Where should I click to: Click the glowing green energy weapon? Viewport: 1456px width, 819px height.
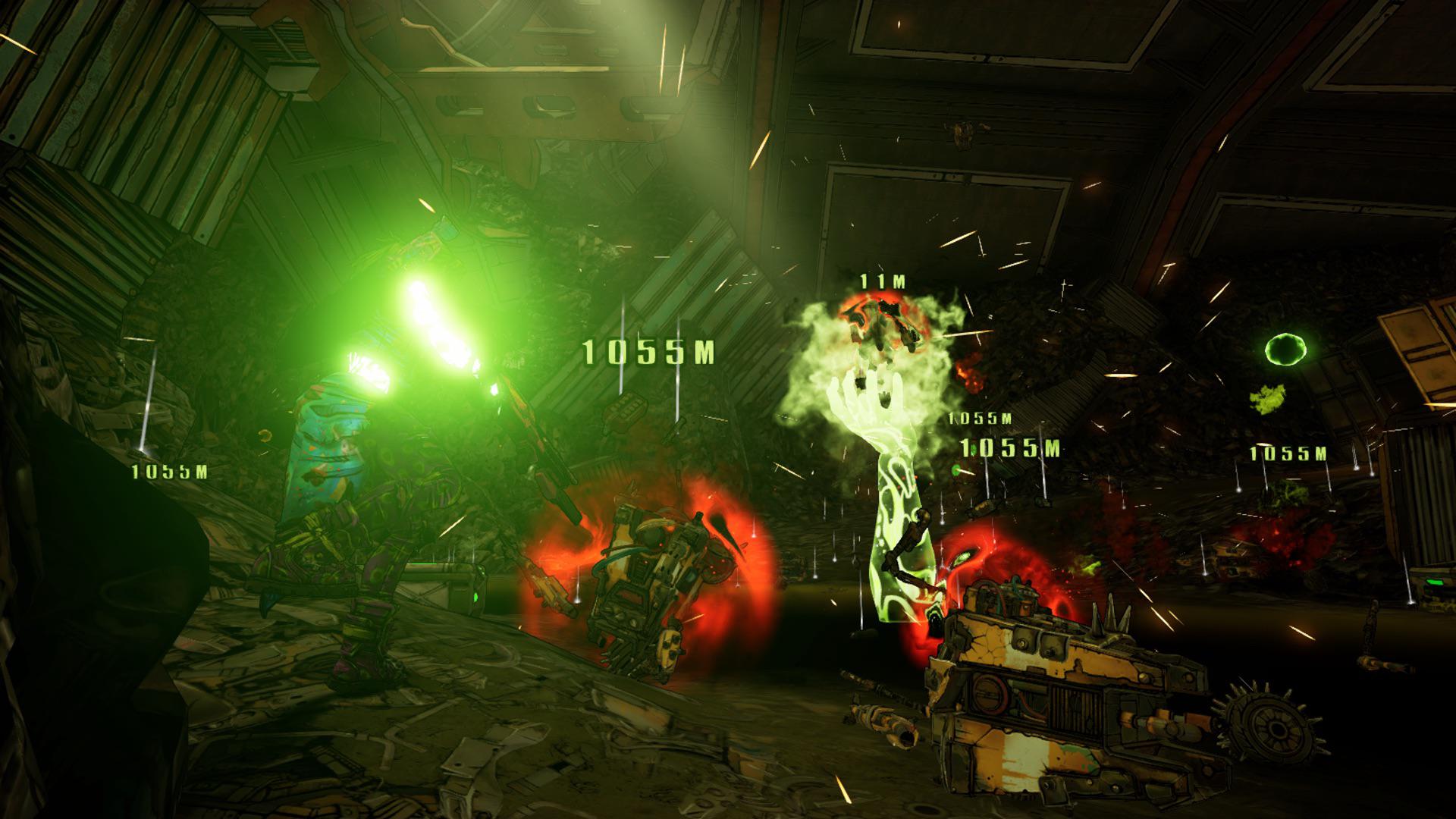(436, 318)
